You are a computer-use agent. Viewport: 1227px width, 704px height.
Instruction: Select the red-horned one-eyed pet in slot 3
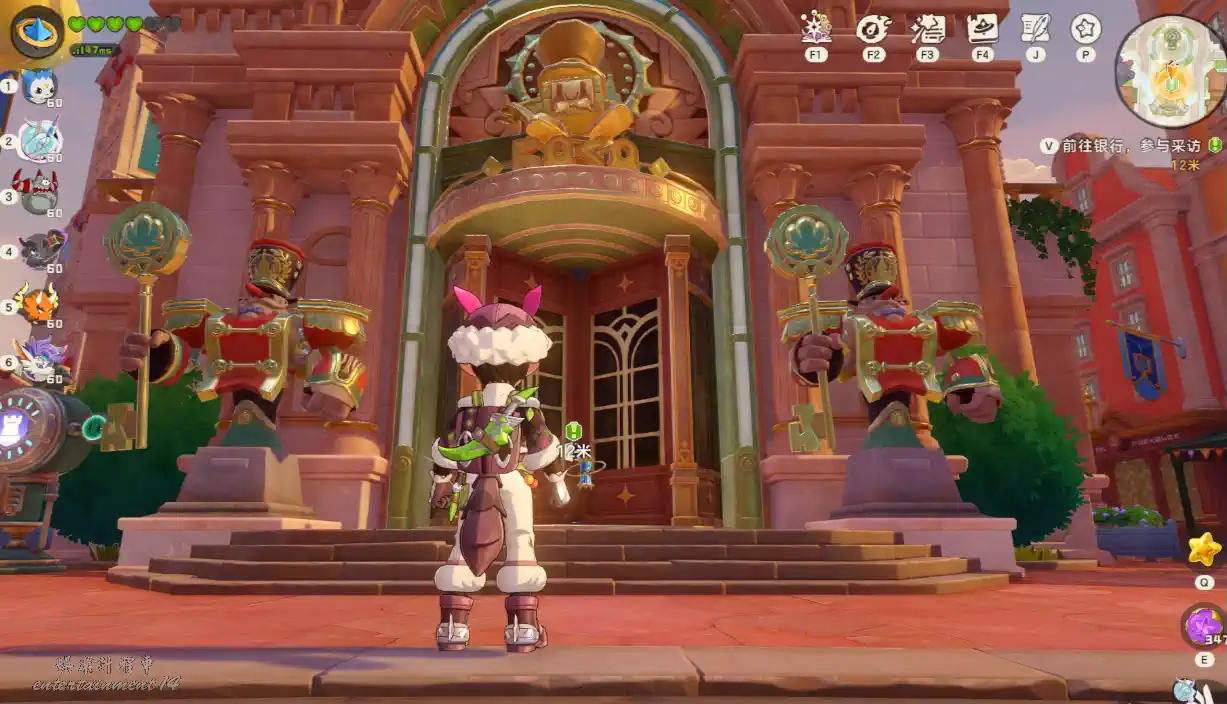(x=40, y=195)
